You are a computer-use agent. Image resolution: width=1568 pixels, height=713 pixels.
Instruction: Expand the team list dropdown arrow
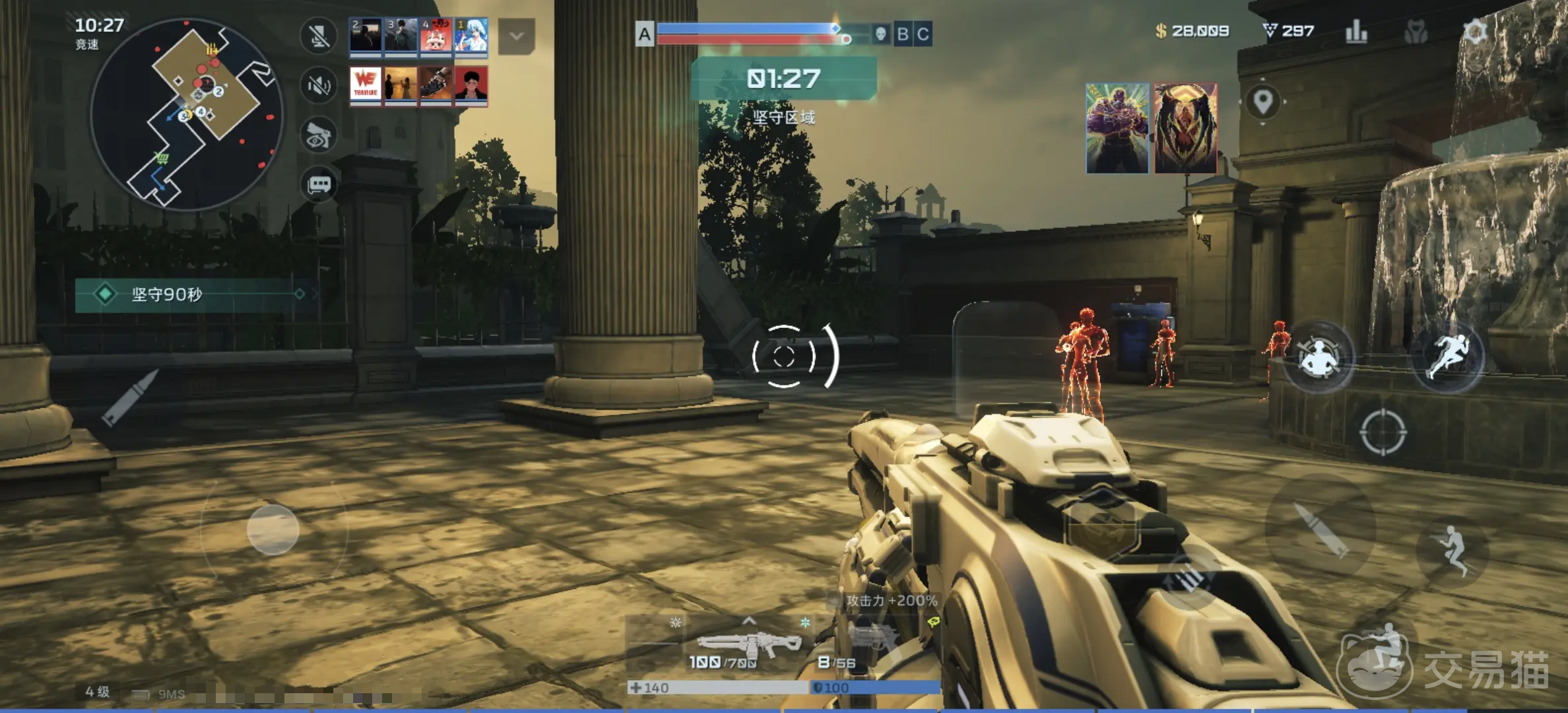pos(516,36)
